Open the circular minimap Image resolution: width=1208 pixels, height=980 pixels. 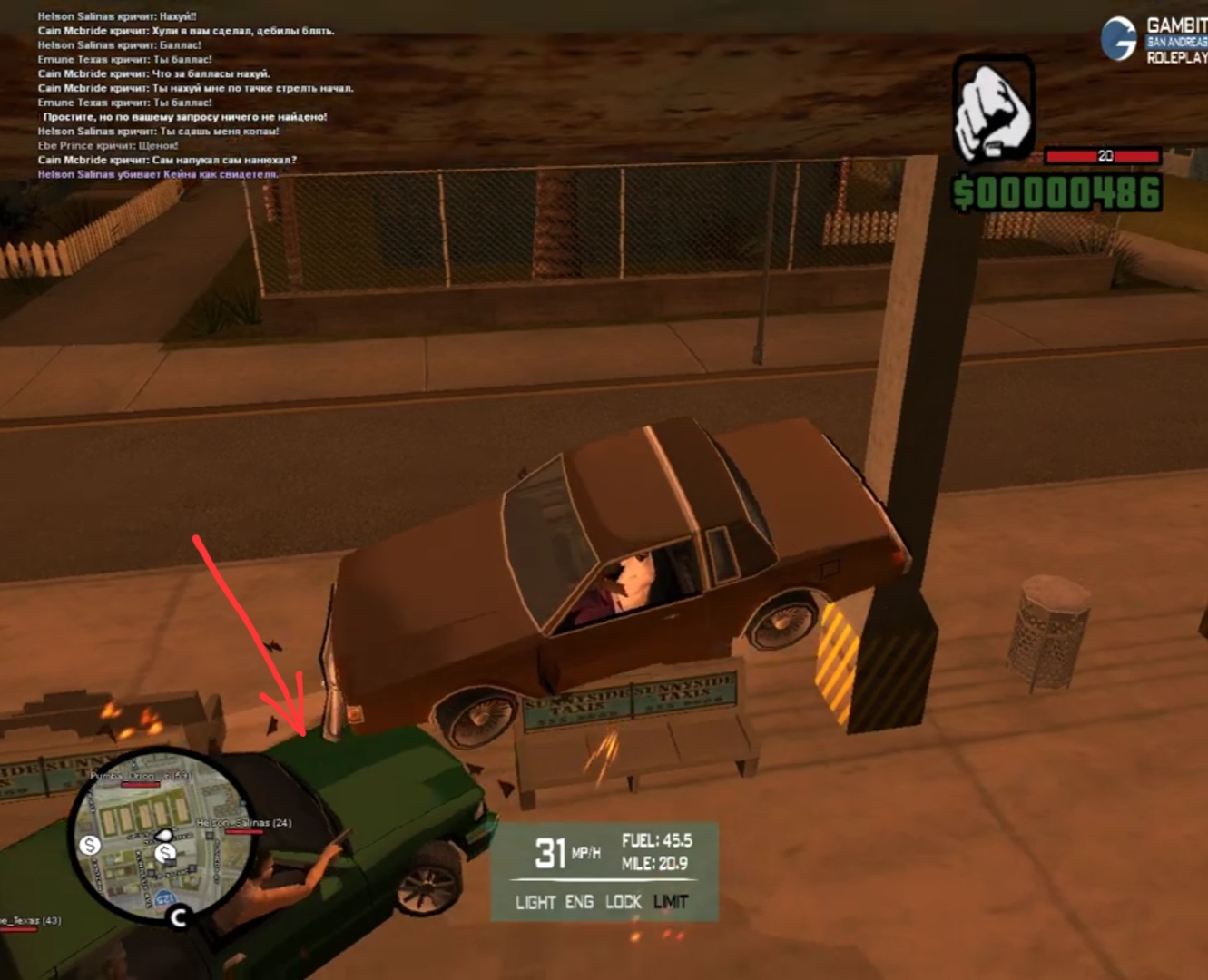(x=162, y=834)
